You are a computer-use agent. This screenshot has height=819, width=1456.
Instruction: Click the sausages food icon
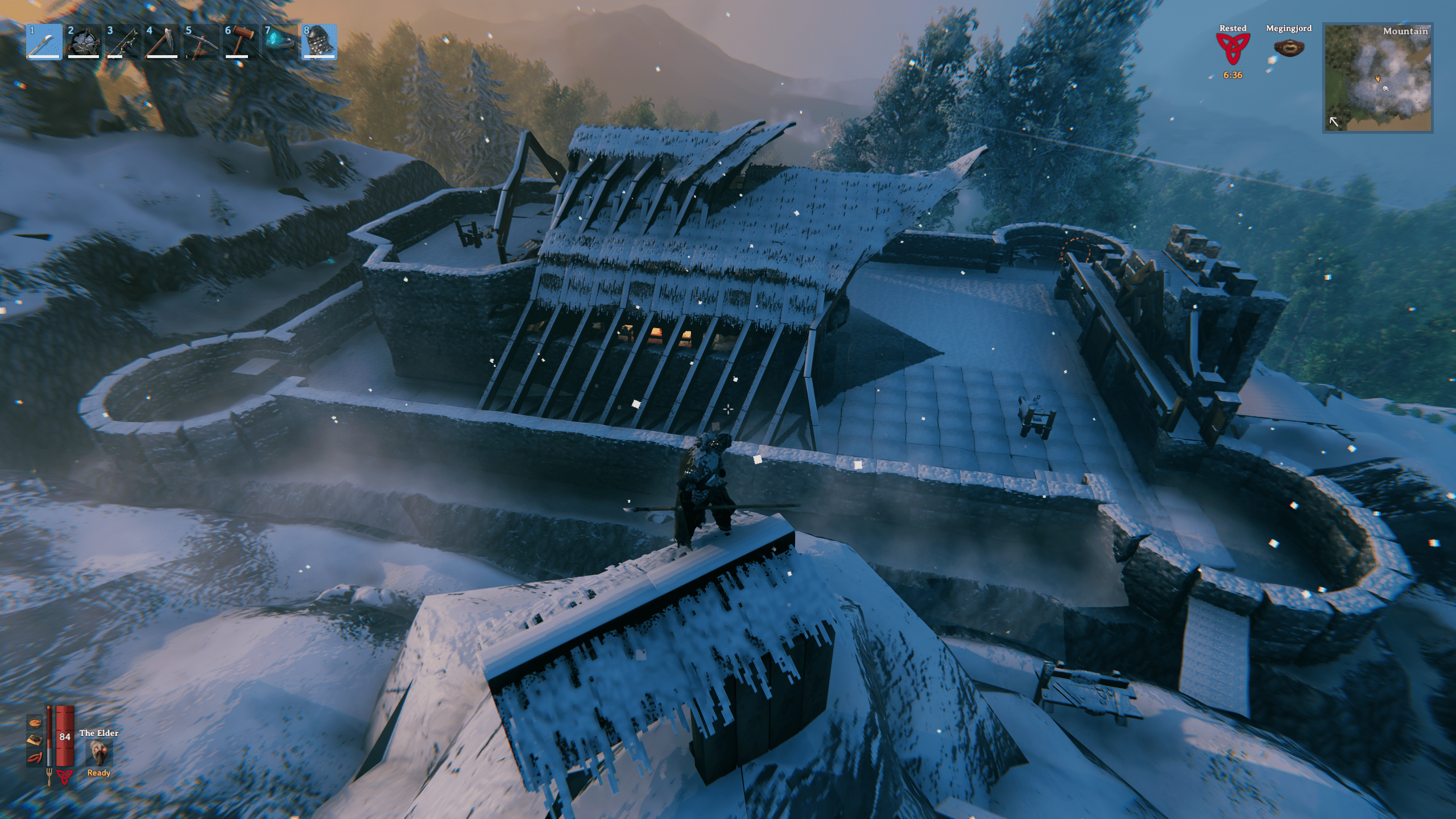click(x=34, y=758)
